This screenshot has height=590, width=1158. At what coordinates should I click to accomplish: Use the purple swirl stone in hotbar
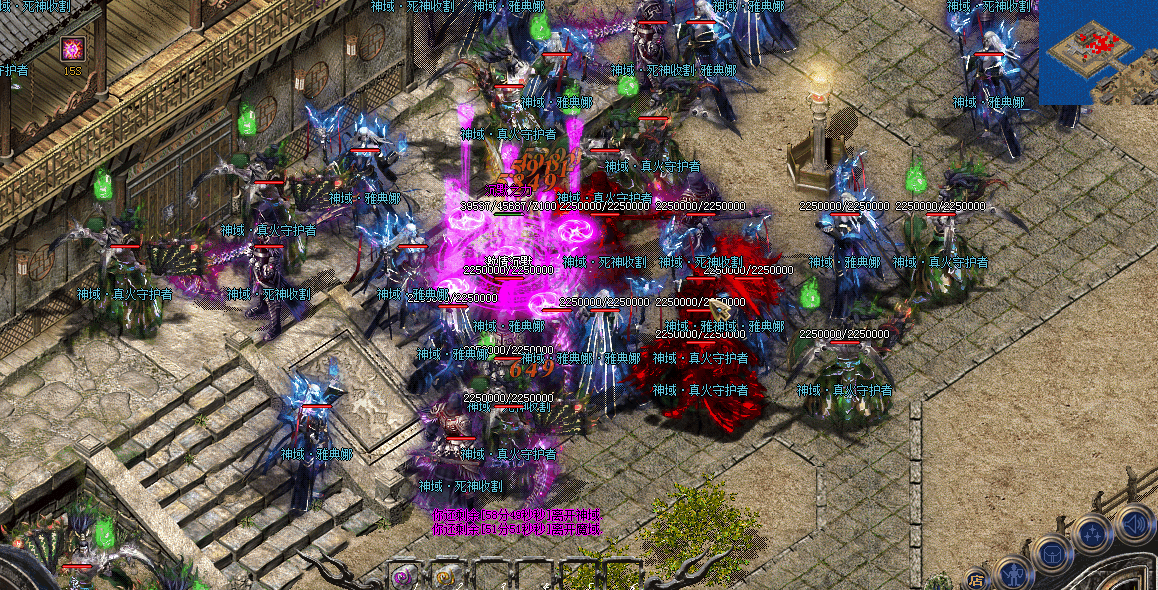tap(404, 576)
